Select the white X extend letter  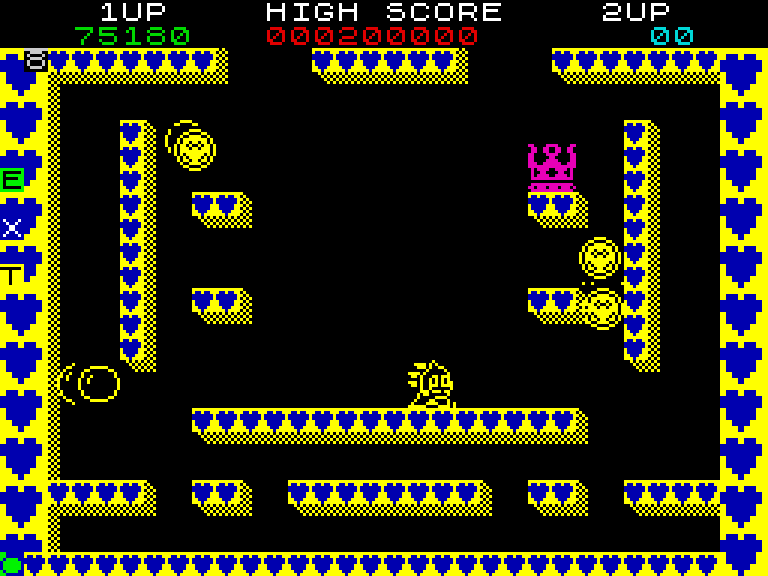click(12, 228)
